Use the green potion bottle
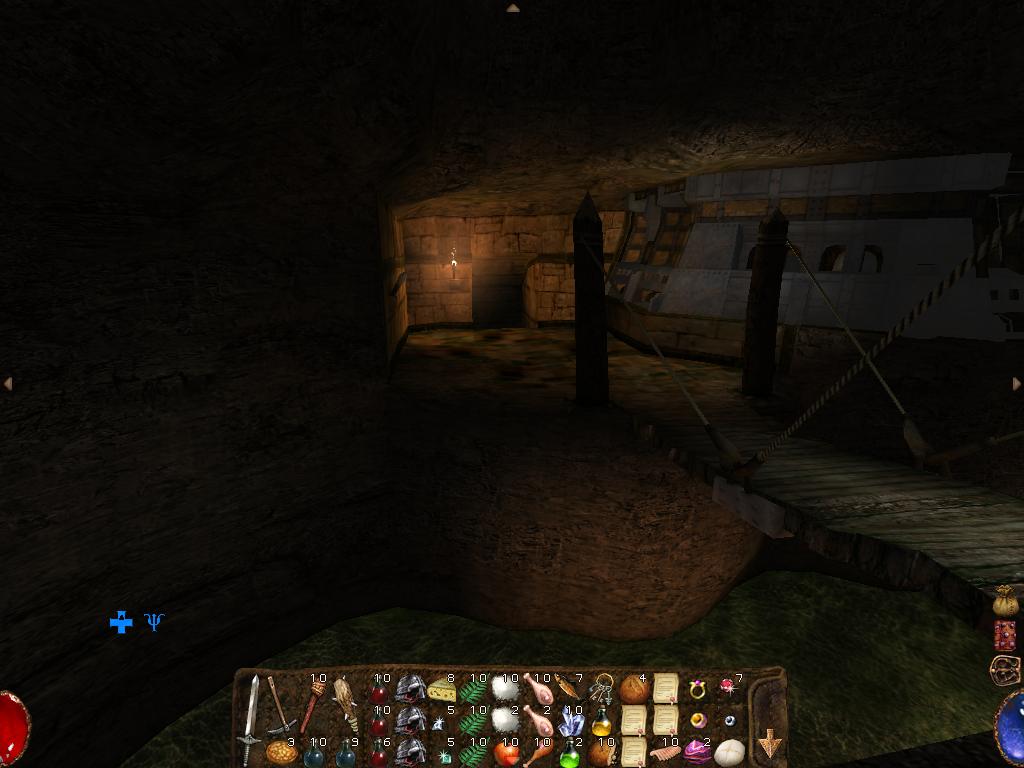The height and width of the screenshot is (768, 1024). pyautogui.click(x=570, y=752)
